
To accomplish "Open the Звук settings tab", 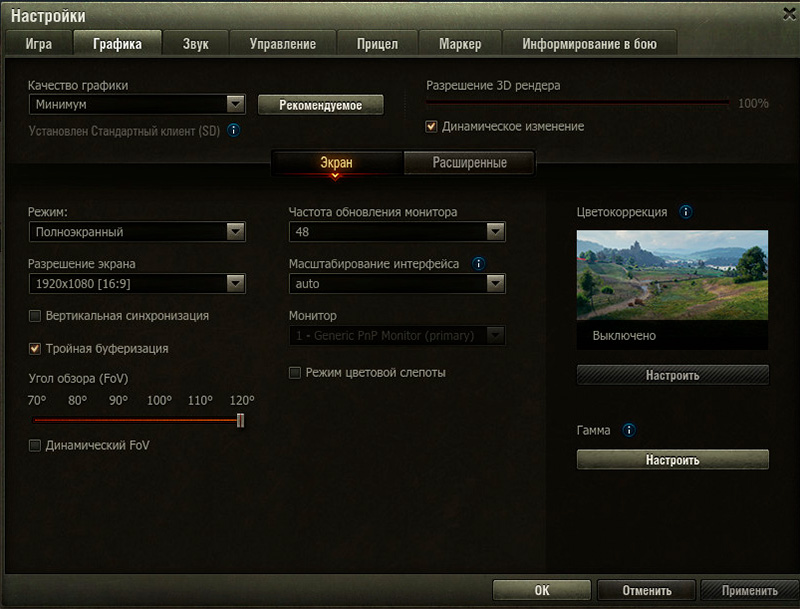I will point(196,43).
